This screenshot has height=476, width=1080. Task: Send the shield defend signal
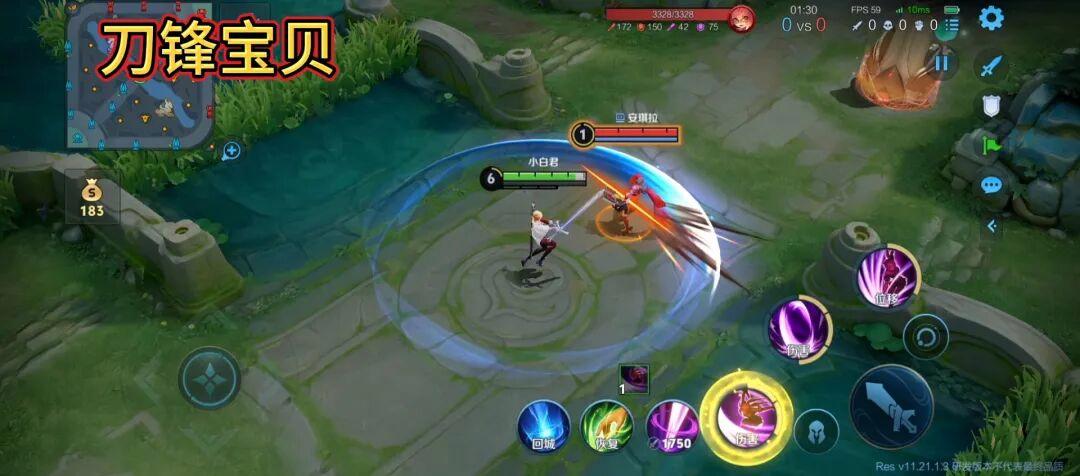991,105
